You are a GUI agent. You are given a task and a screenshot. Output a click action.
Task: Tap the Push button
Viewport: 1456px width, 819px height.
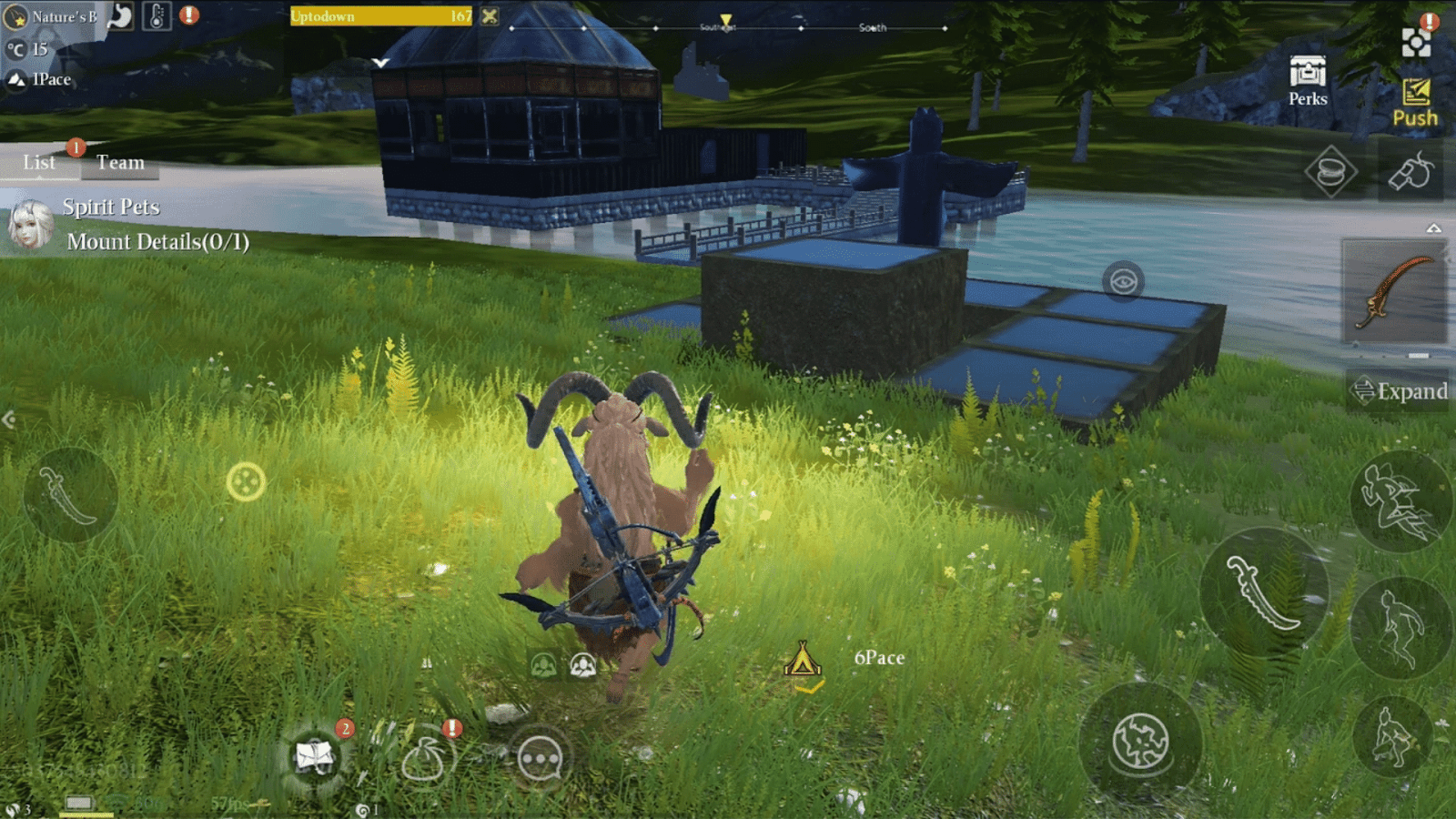pos(1415,102)
